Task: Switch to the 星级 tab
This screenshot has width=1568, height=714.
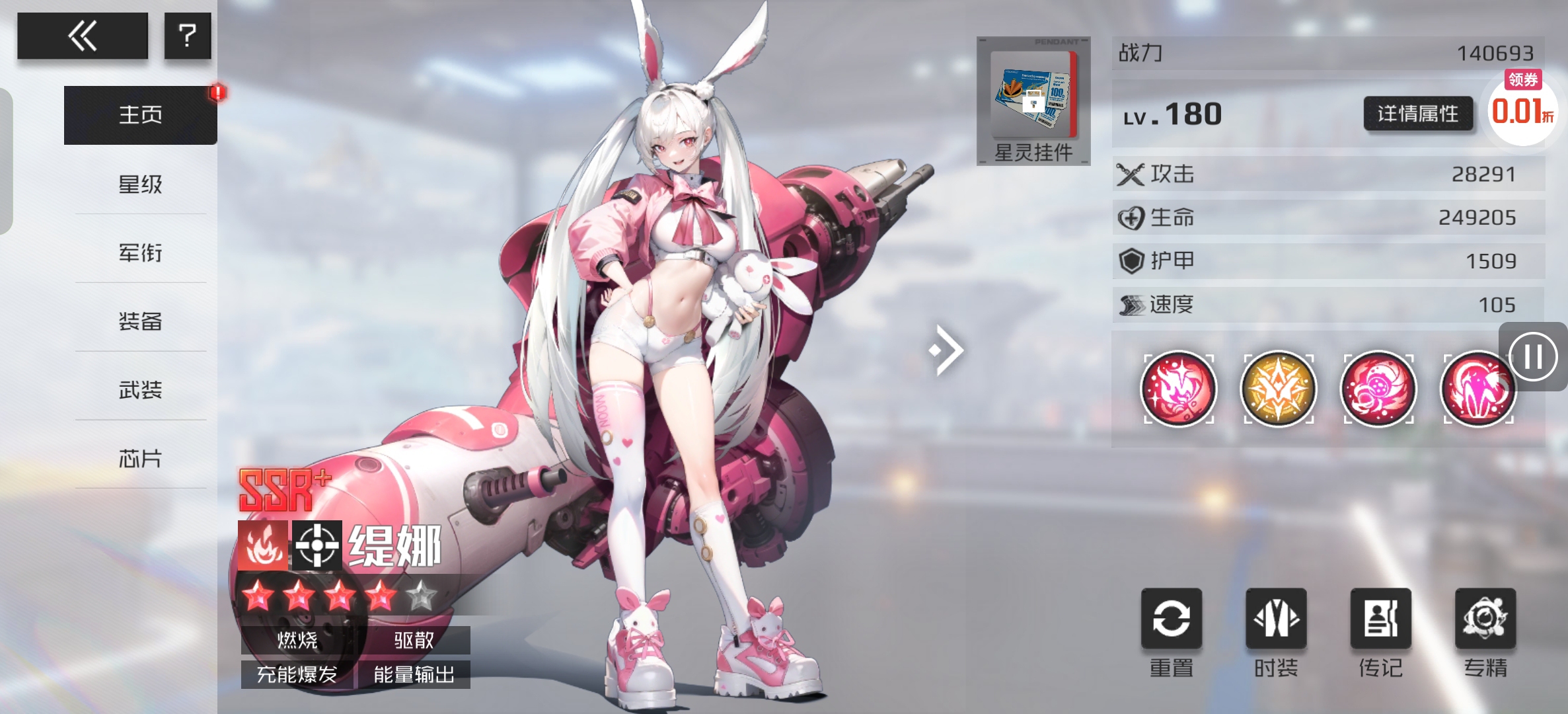Action: [139, 184]
